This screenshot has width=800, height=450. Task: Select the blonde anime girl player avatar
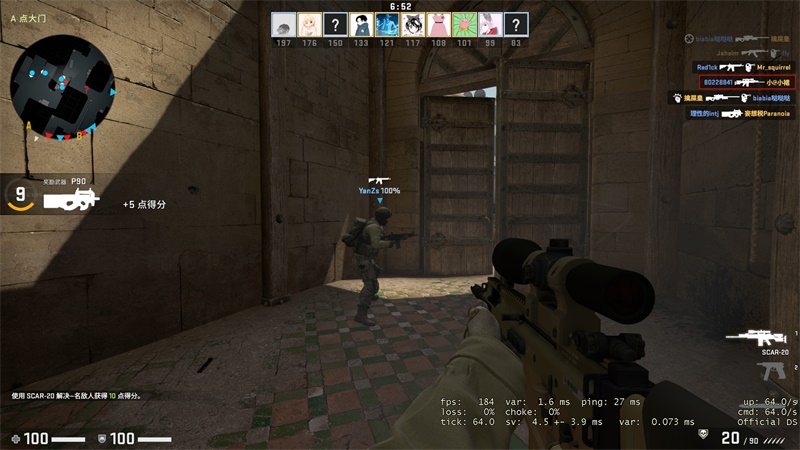308,25
